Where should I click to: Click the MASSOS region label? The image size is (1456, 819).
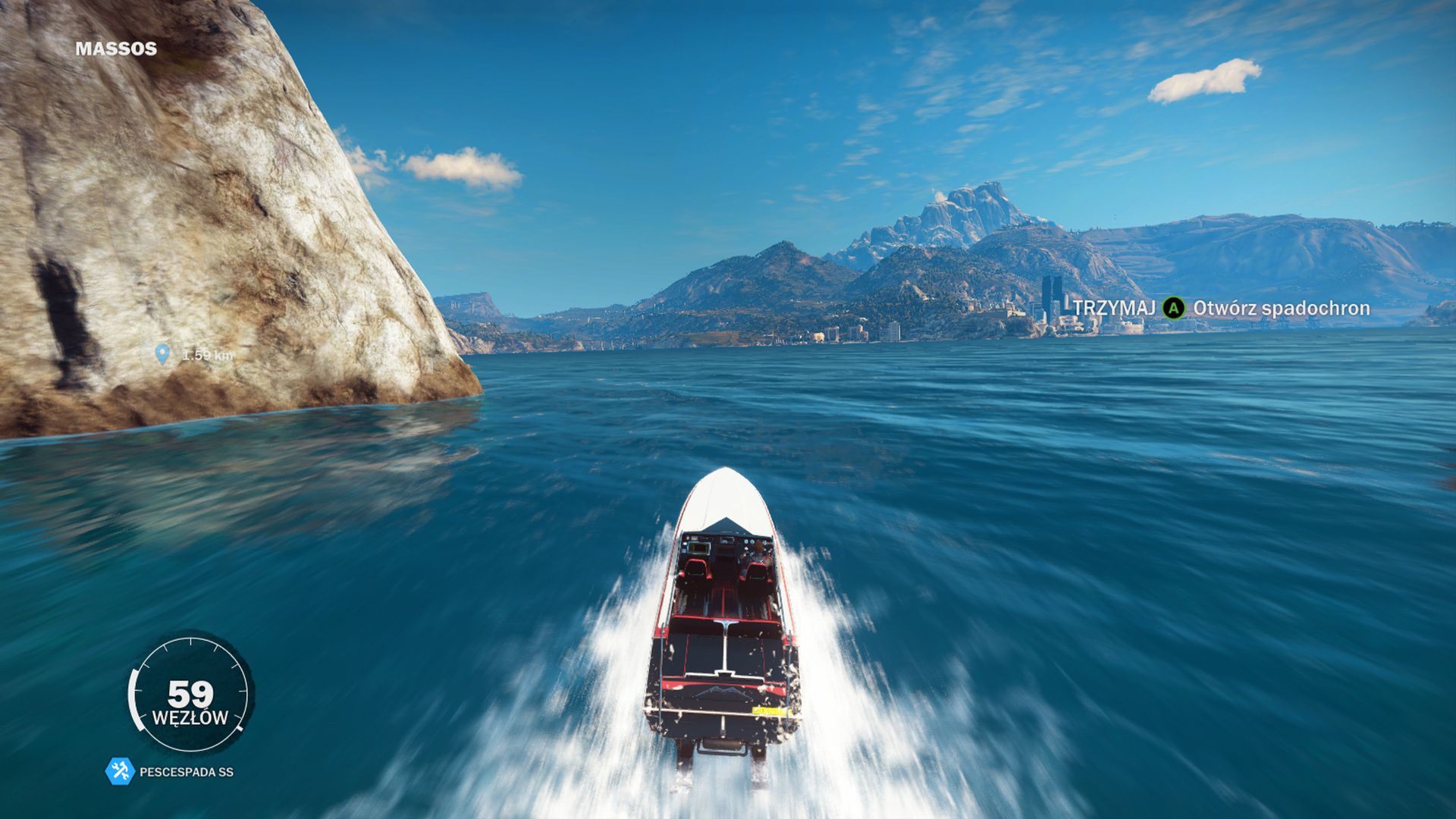pos(116,47)
